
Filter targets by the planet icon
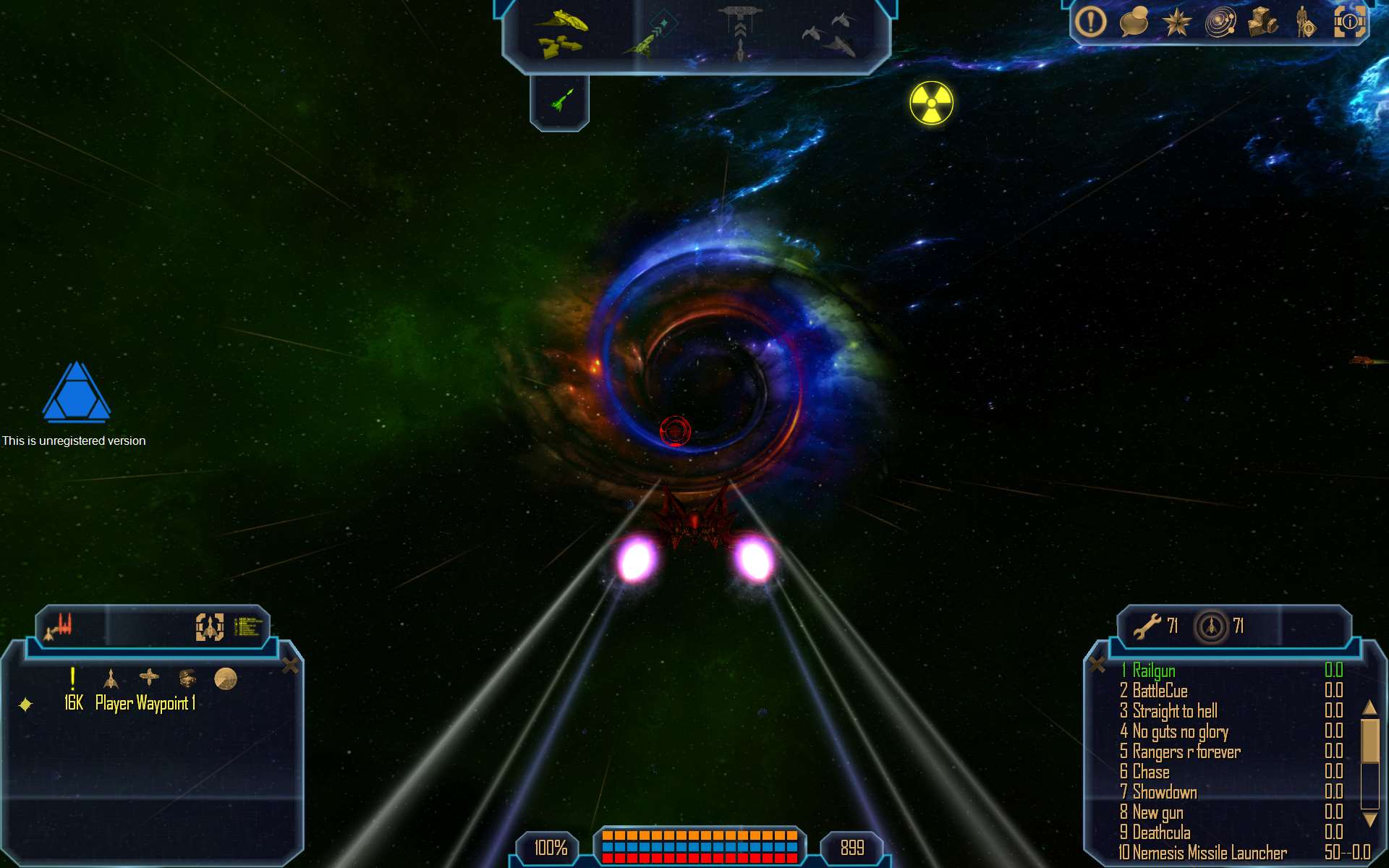coord(226,678)
